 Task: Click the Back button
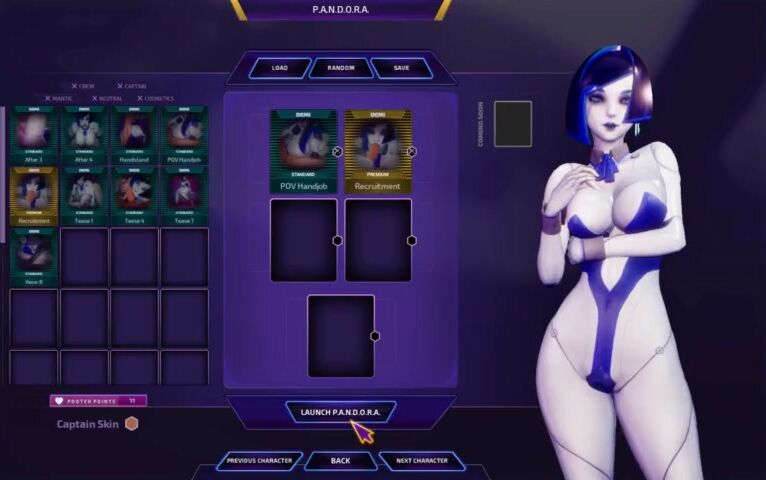tap(340, 461)
